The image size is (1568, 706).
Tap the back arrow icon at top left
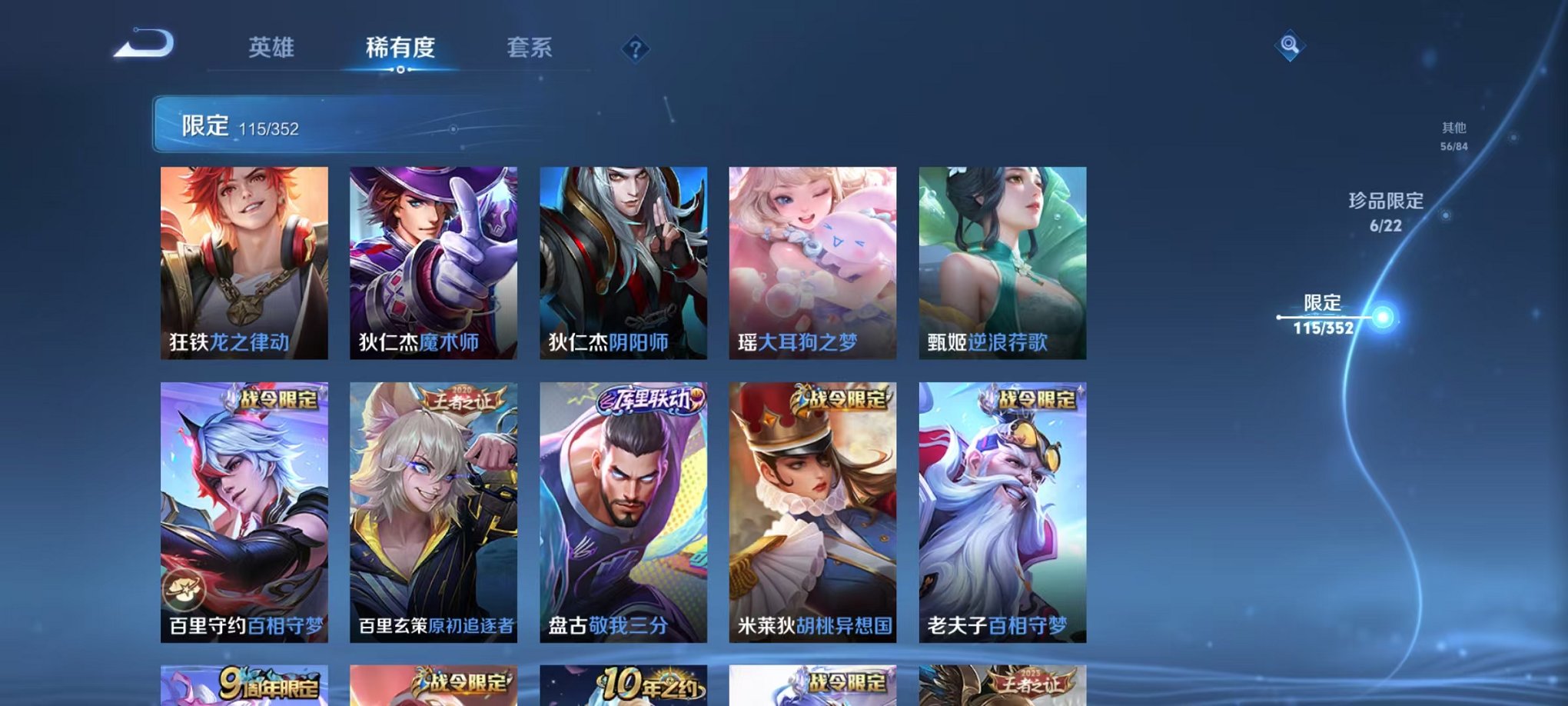point(142,46)
